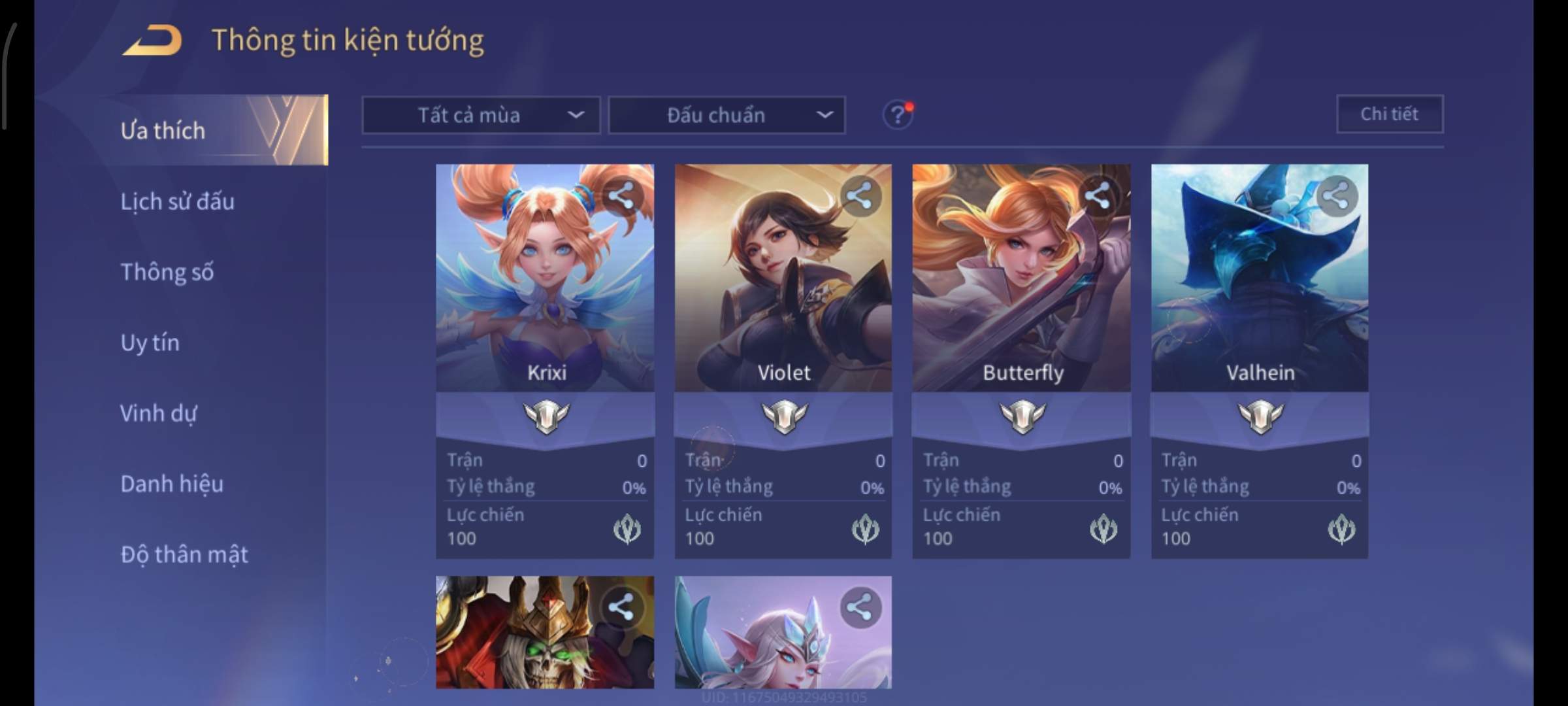Viewport: 1568px width, 706px height.
Task: Select the Ưa thích tab
Action: click(163, 131)
